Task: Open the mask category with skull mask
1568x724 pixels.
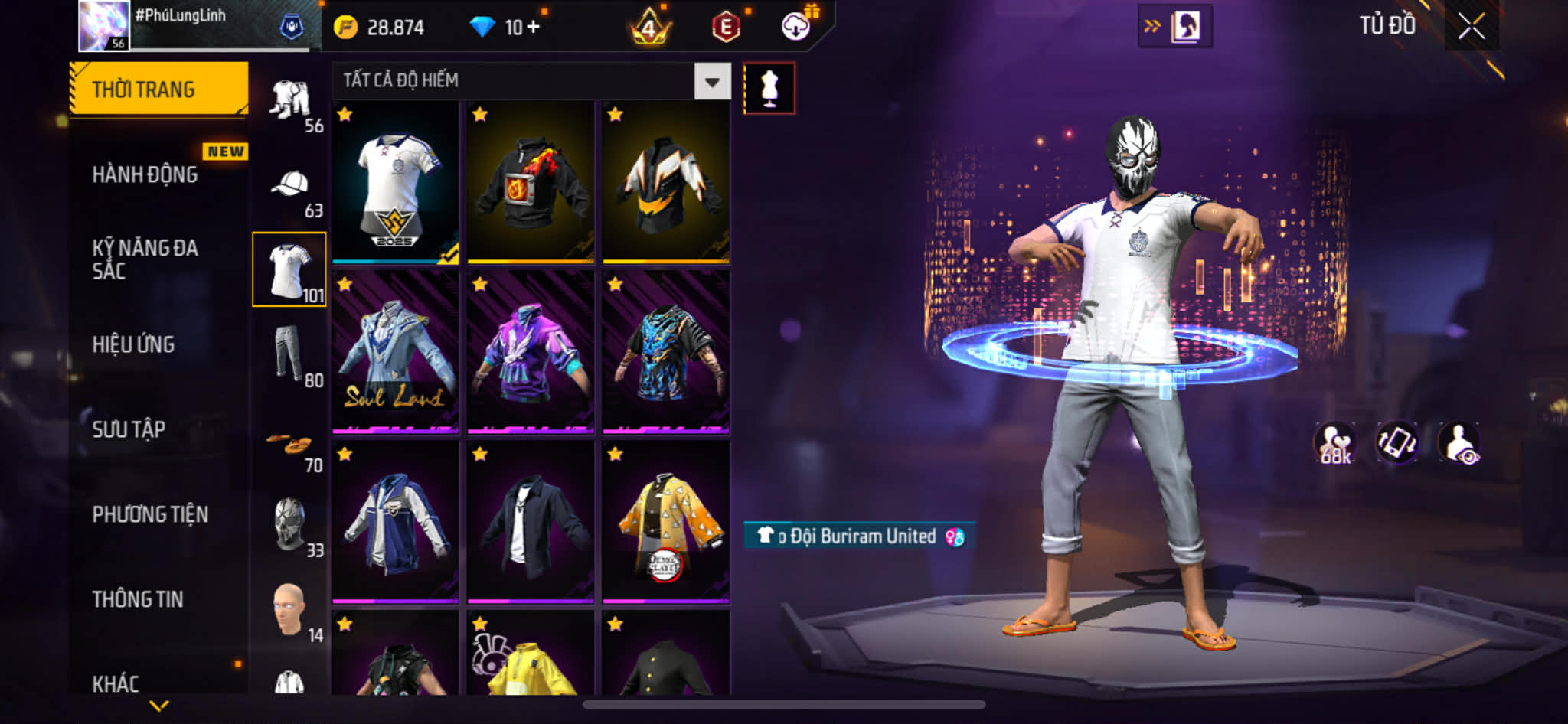Action: [289, 523]
